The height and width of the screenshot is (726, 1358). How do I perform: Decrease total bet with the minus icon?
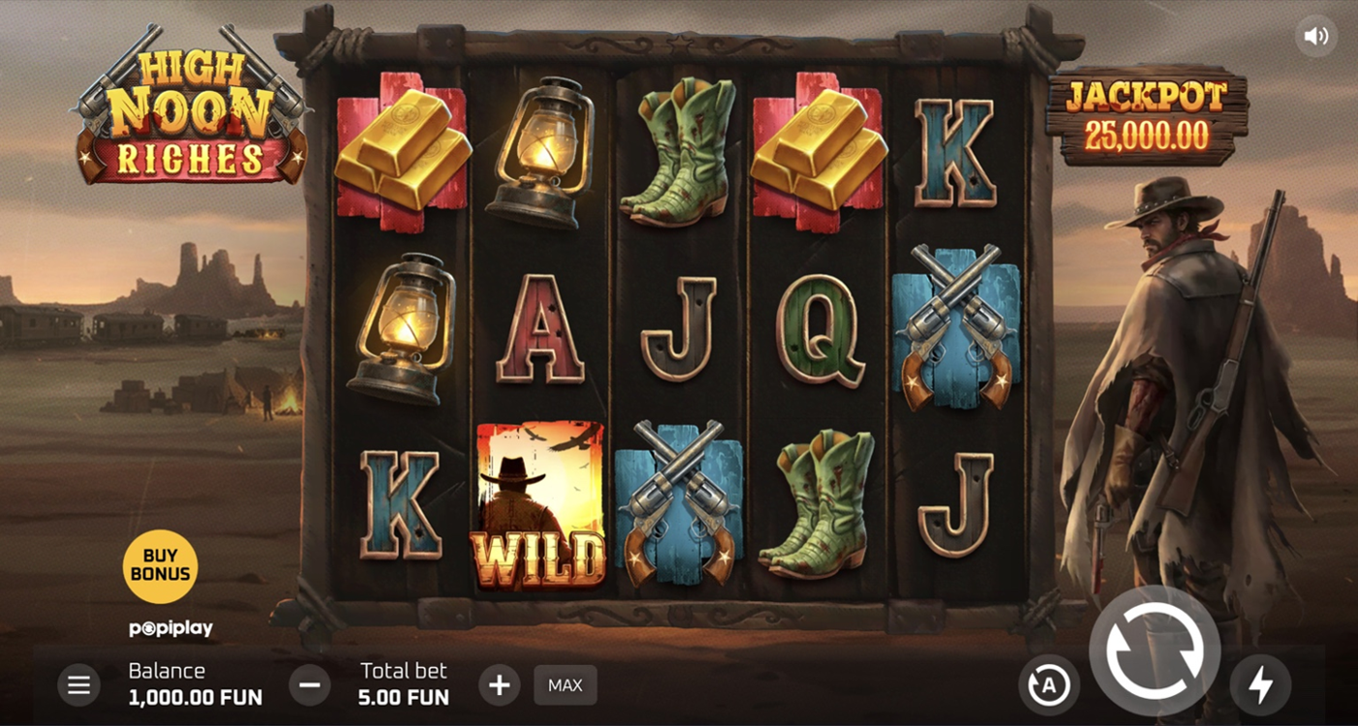pos(310,685)
